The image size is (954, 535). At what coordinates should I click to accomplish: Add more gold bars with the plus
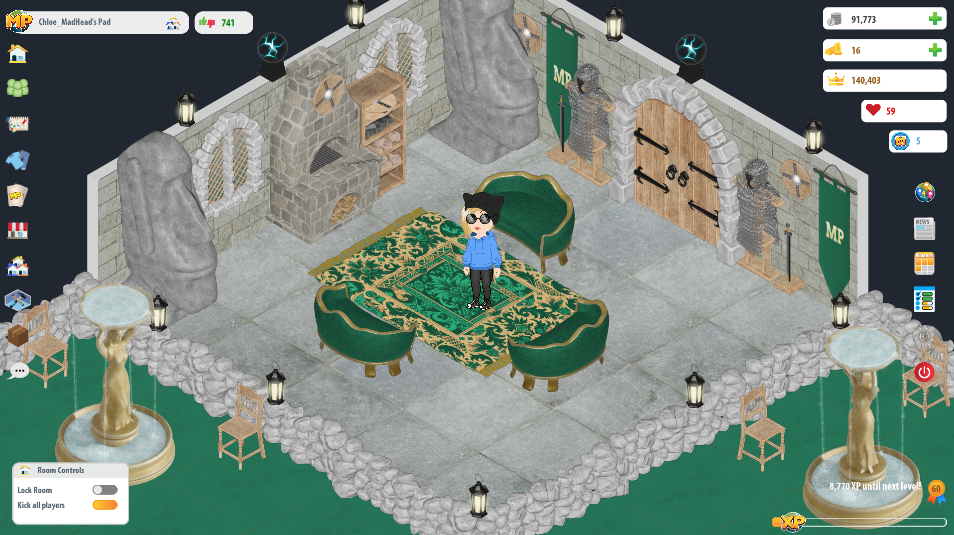click(935, 50)
